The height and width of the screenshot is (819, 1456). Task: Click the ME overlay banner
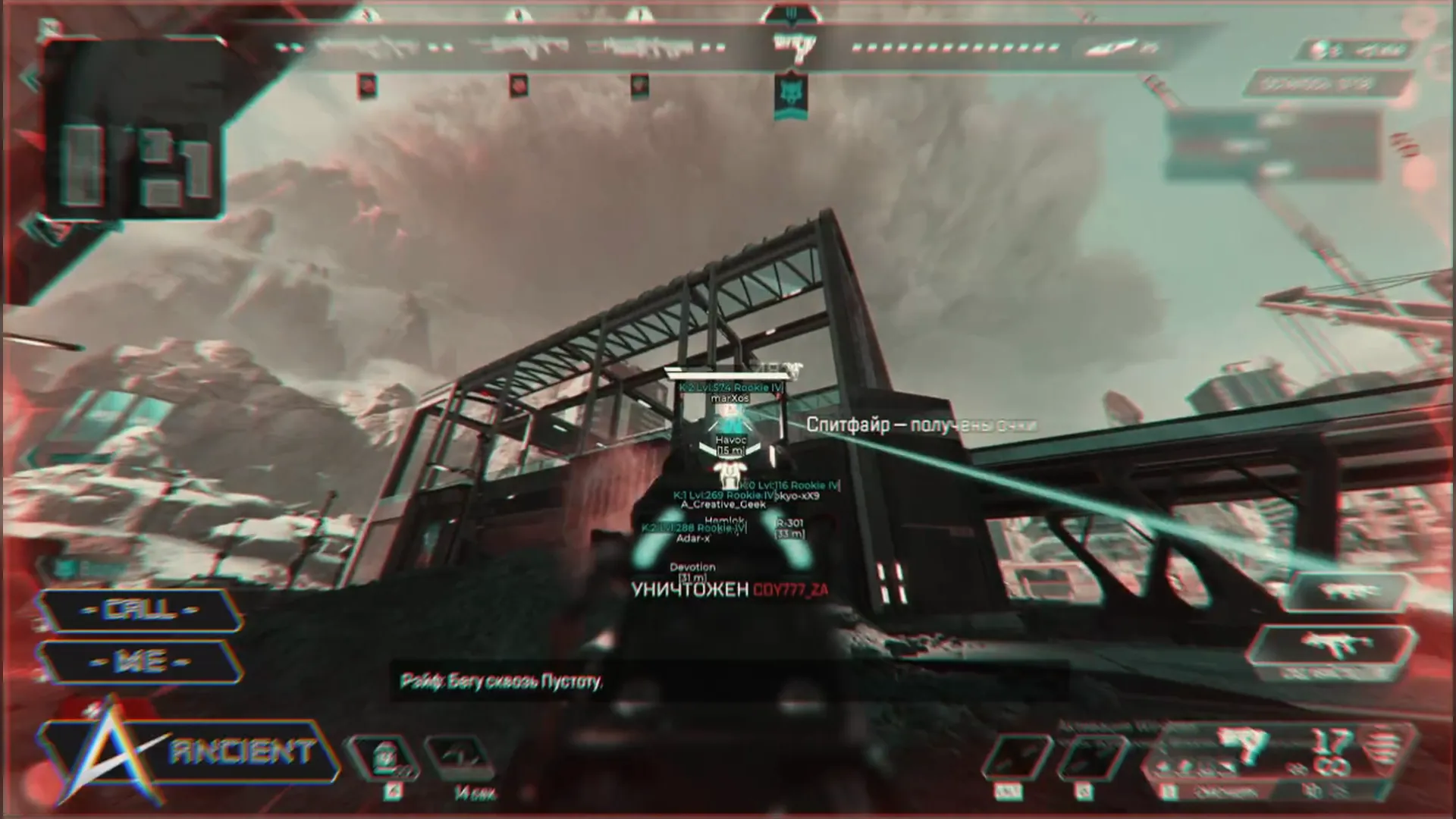(141, 661)
